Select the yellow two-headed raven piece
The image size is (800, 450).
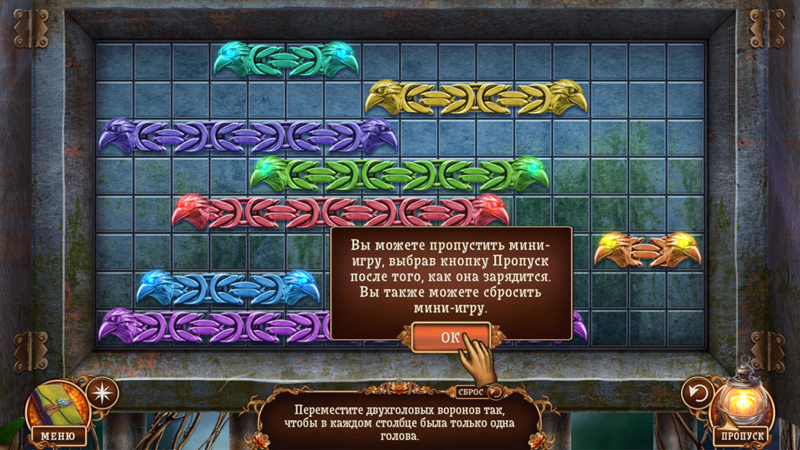click(x=475, y=97)
